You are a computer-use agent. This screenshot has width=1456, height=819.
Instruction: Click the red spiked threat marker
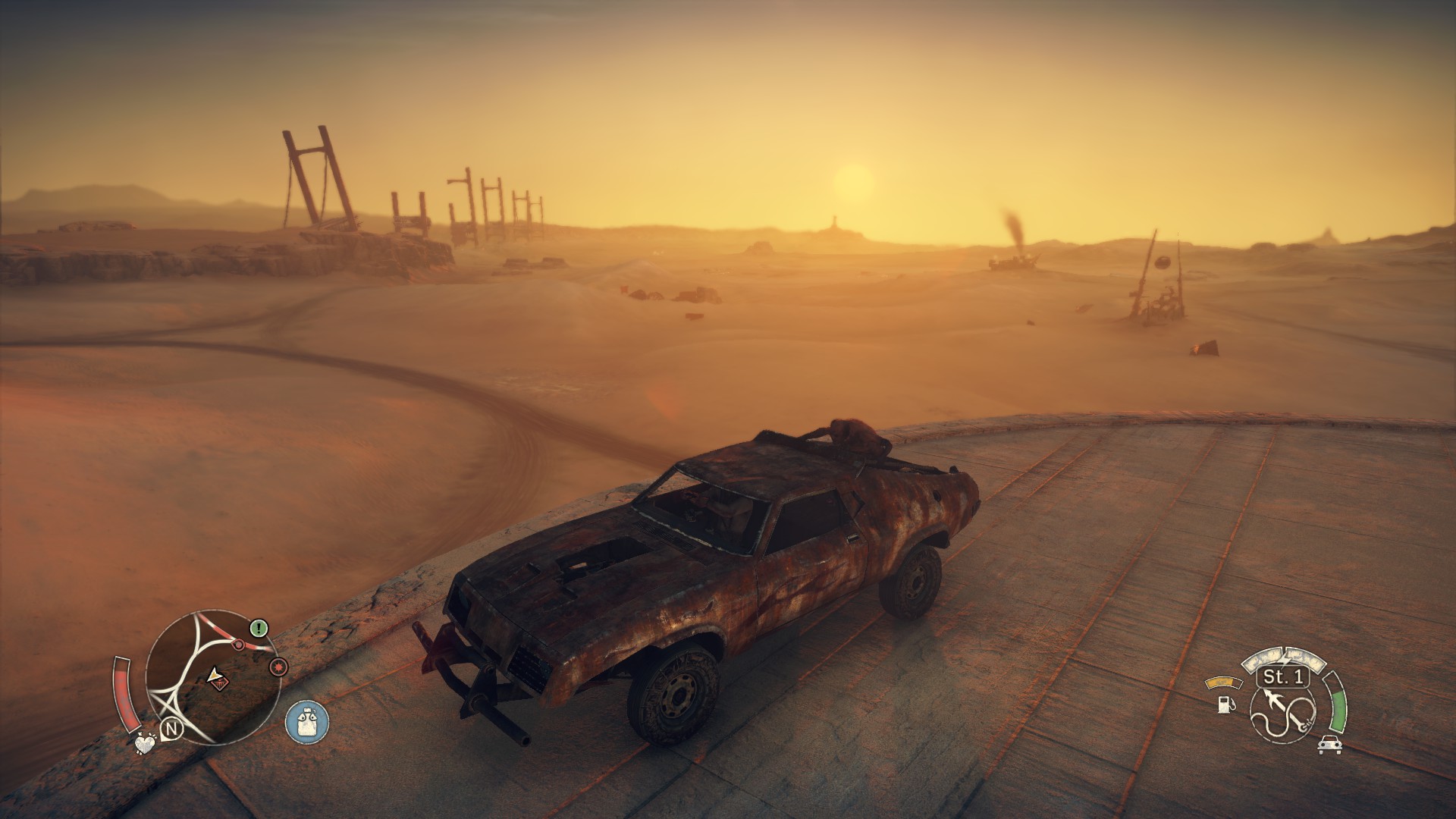tap(278, 667)
